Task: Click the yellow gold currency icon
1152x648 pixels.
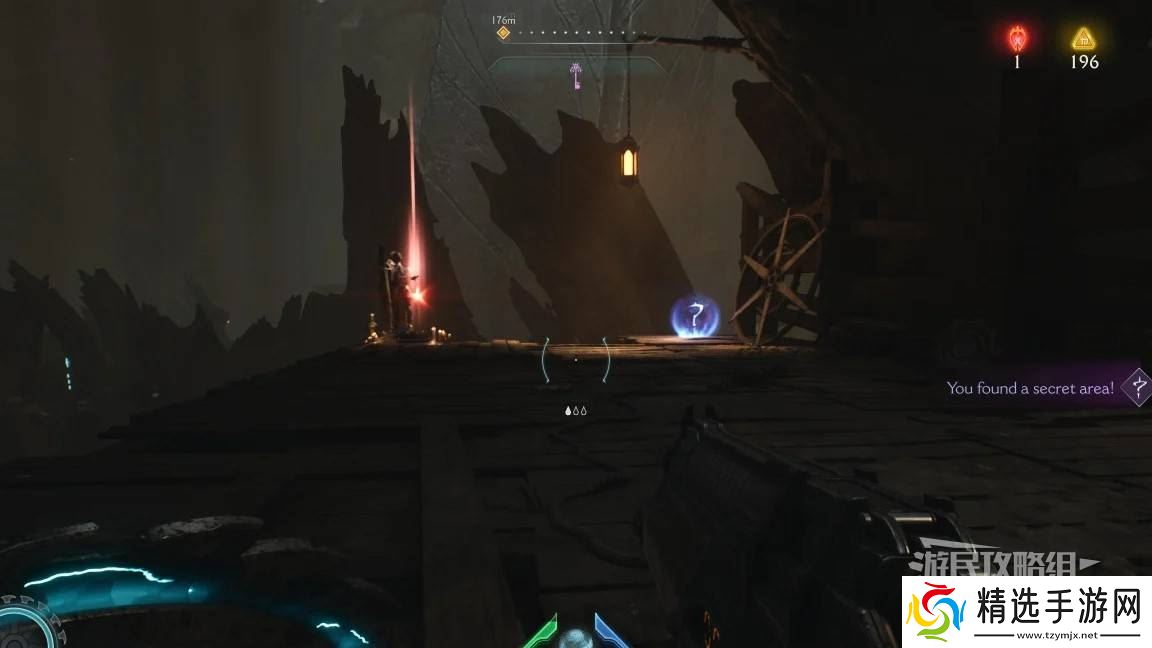Action: (x=1083, y=39)
